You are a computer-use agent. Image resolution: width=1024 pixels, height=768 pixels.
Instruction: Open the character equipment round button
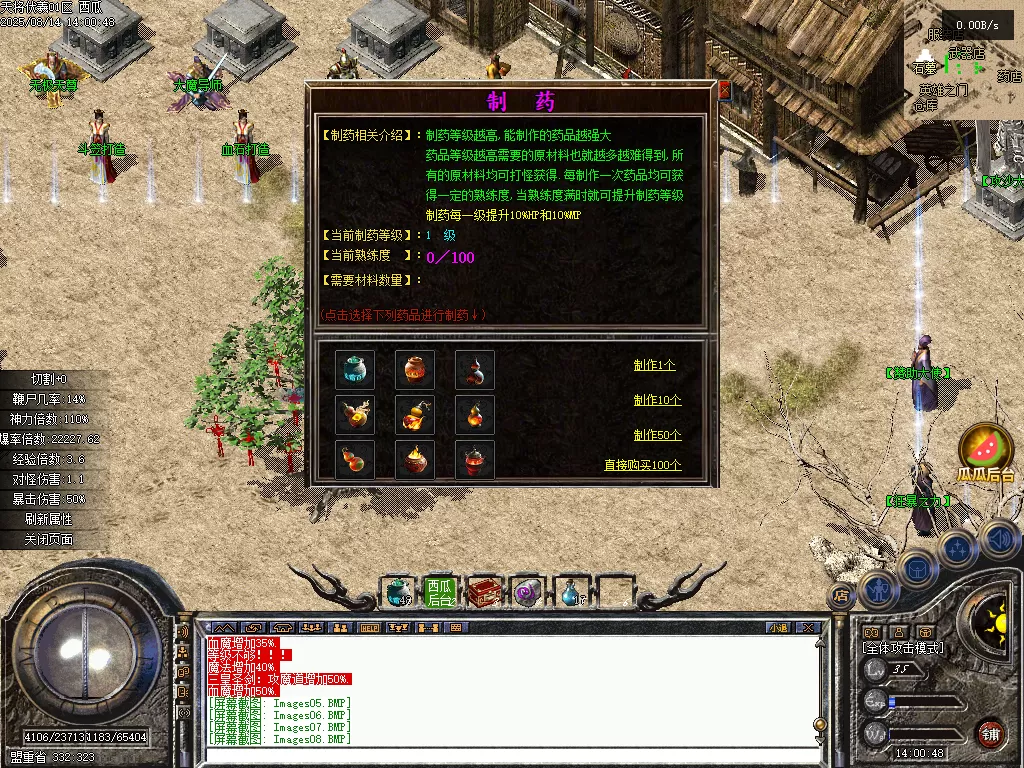(877, 590)
